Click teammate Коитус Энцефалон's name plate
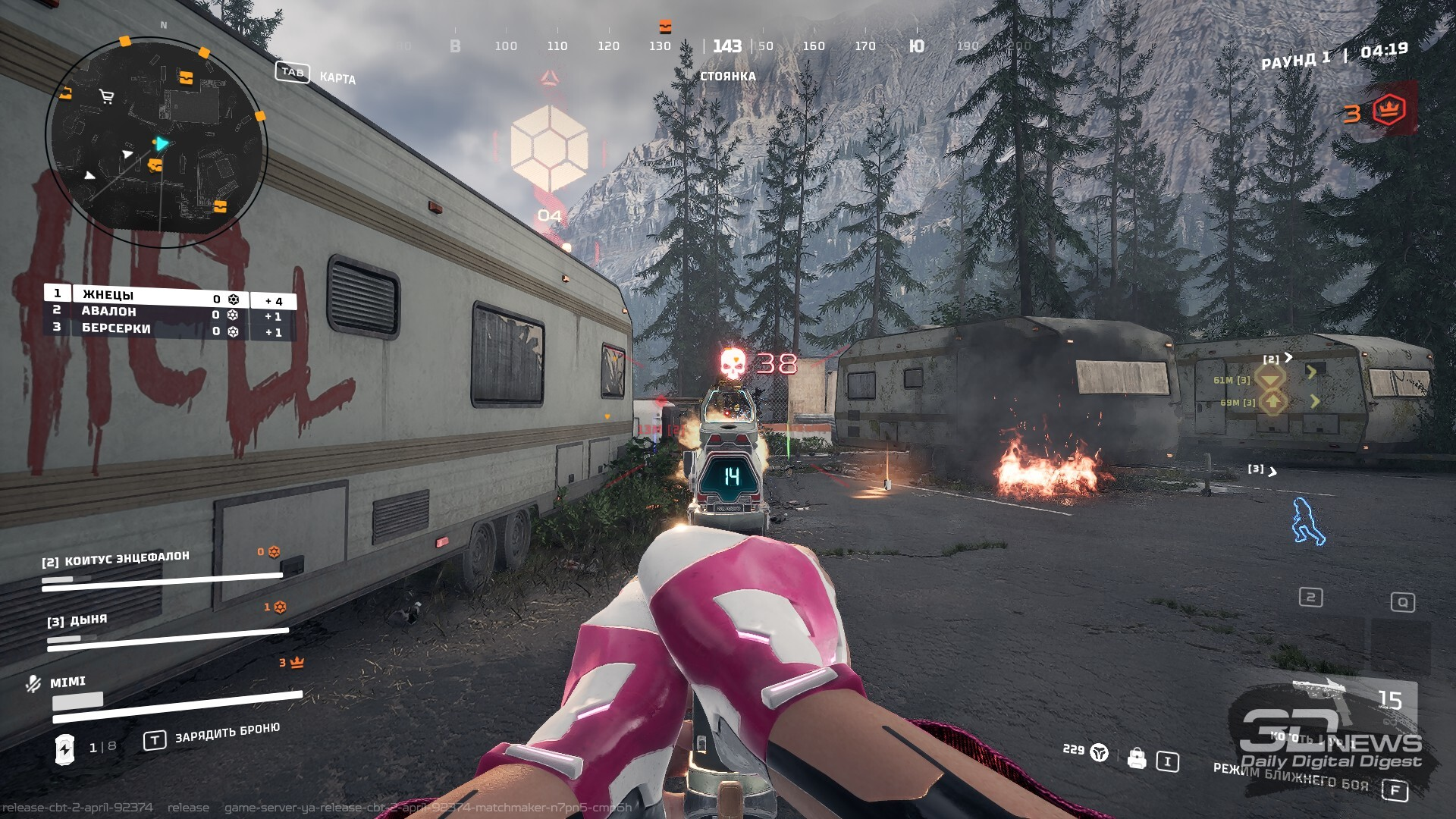The height and width of the screenshot is (819, 1456). tap(116, 560)
